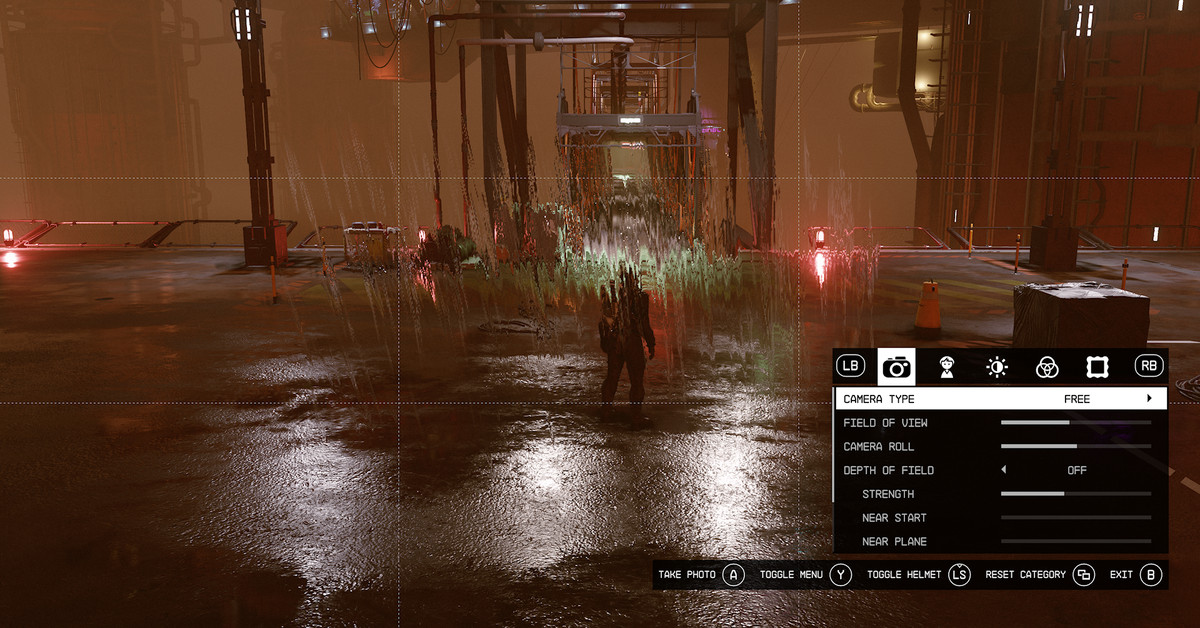Click the right arrow on Camera Type

pos(1149,399)
